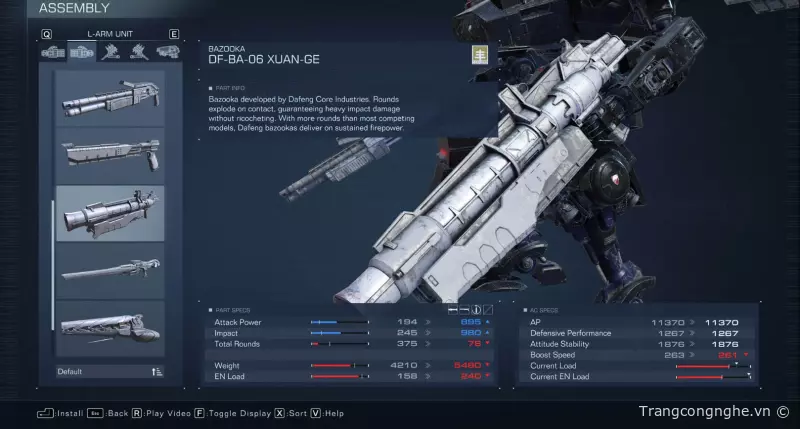This screenshot has width=800, height=429.
Task: Pick the long slender weapon in the list
Action: coord(110,269)
